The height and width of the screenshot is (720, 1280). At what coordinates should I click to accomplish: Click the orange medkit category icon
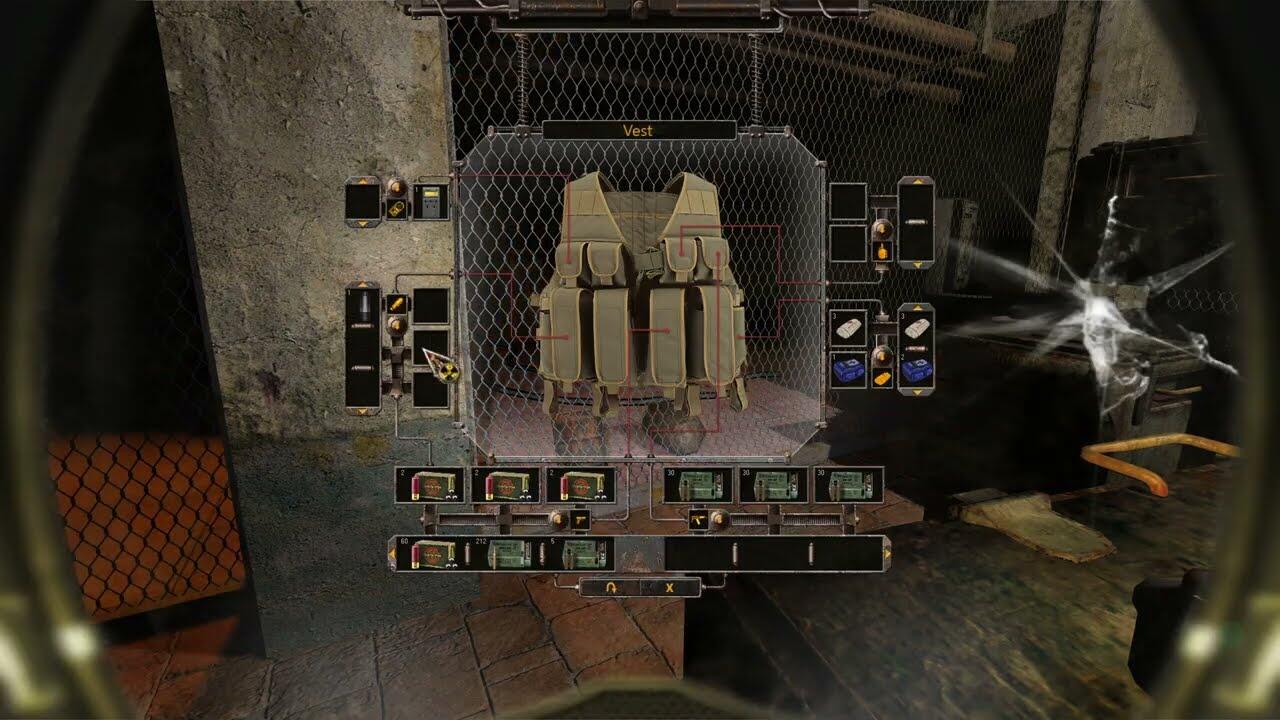pos(882,380)
